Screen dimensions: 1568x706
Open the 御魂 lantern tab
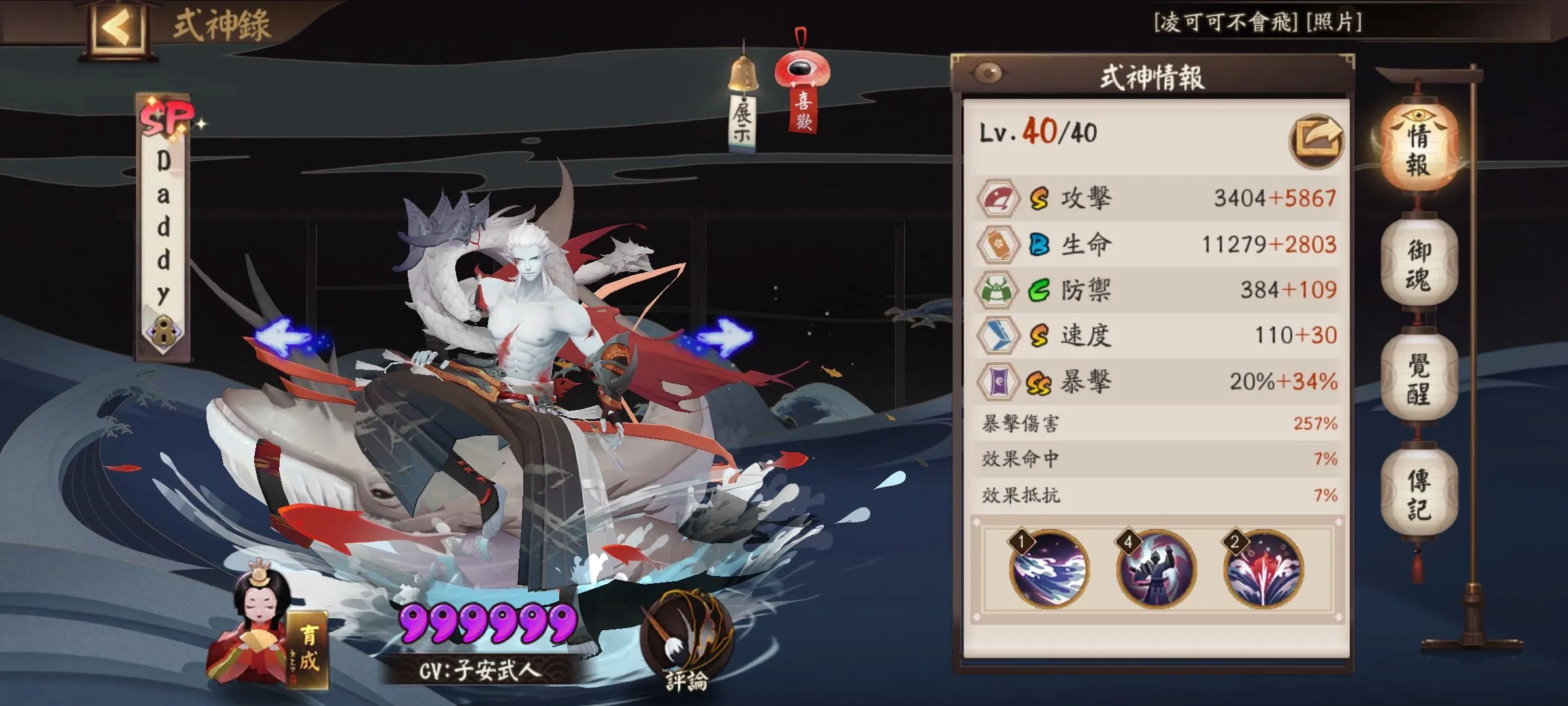click(x=1418, y=263)
